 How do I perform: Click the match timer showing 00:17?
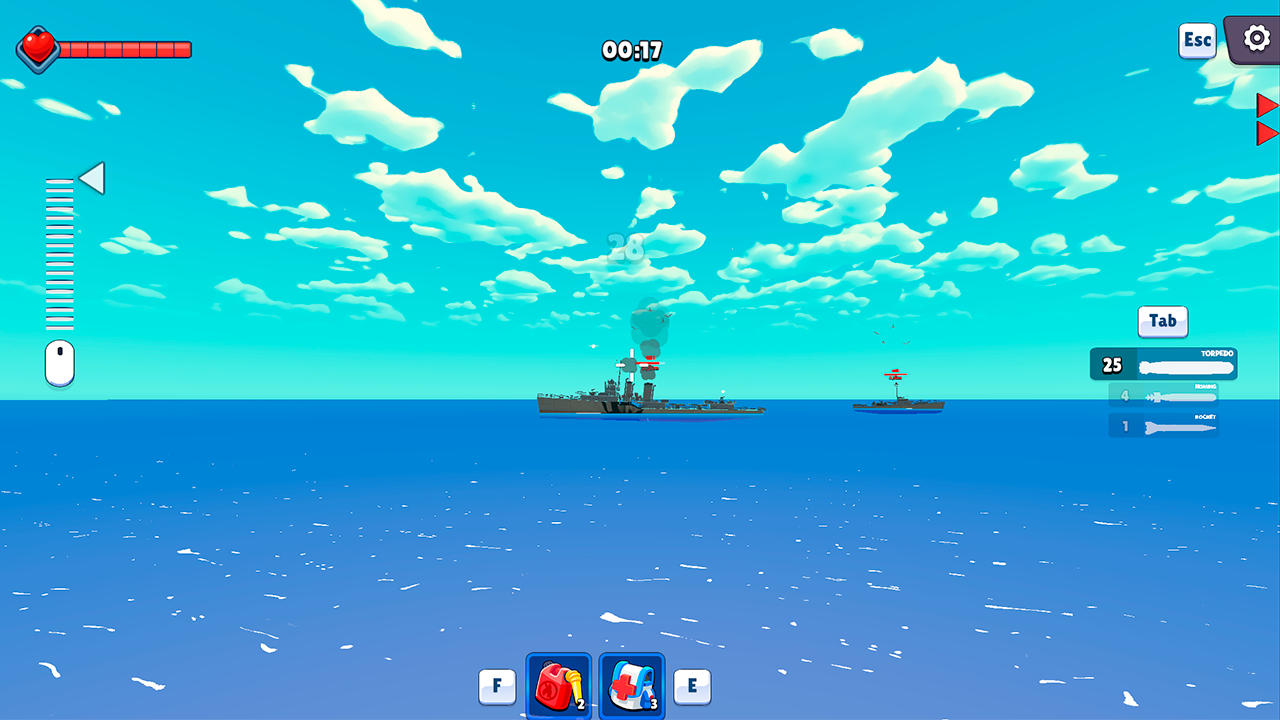(634, 49)
